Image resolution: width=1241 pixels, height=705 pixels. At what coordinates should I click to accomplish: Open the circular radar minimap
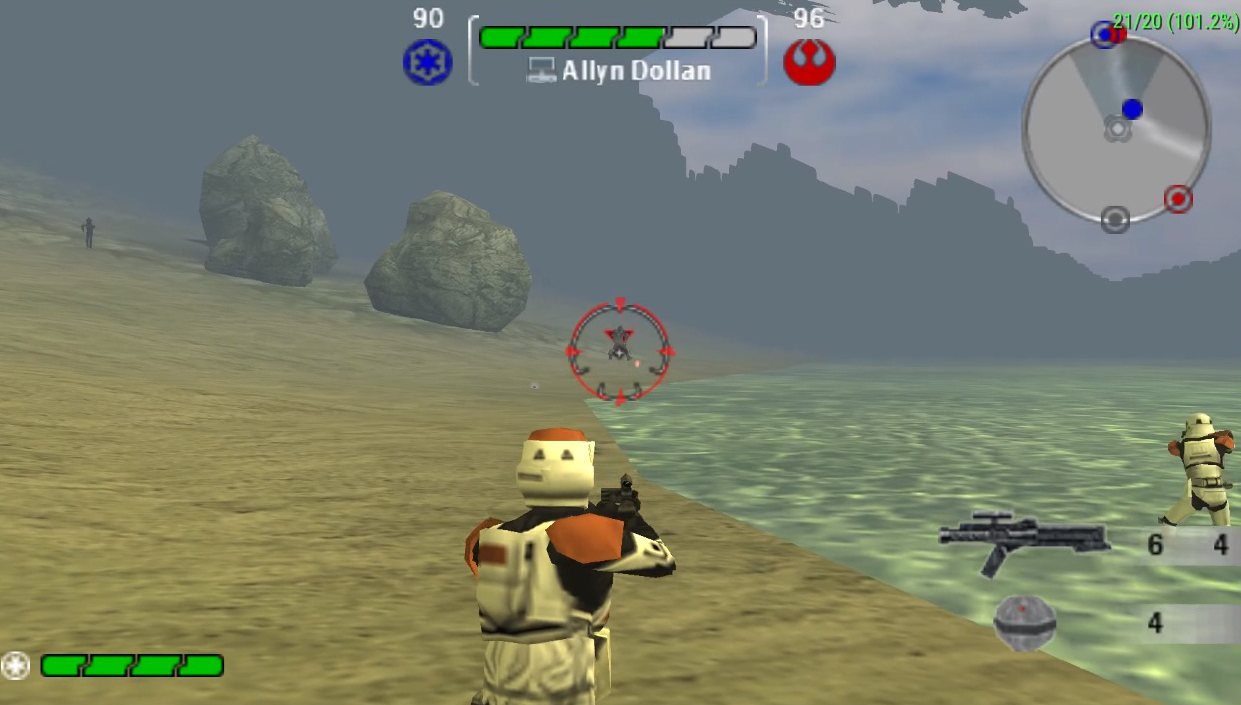(x=1116, y=128)
